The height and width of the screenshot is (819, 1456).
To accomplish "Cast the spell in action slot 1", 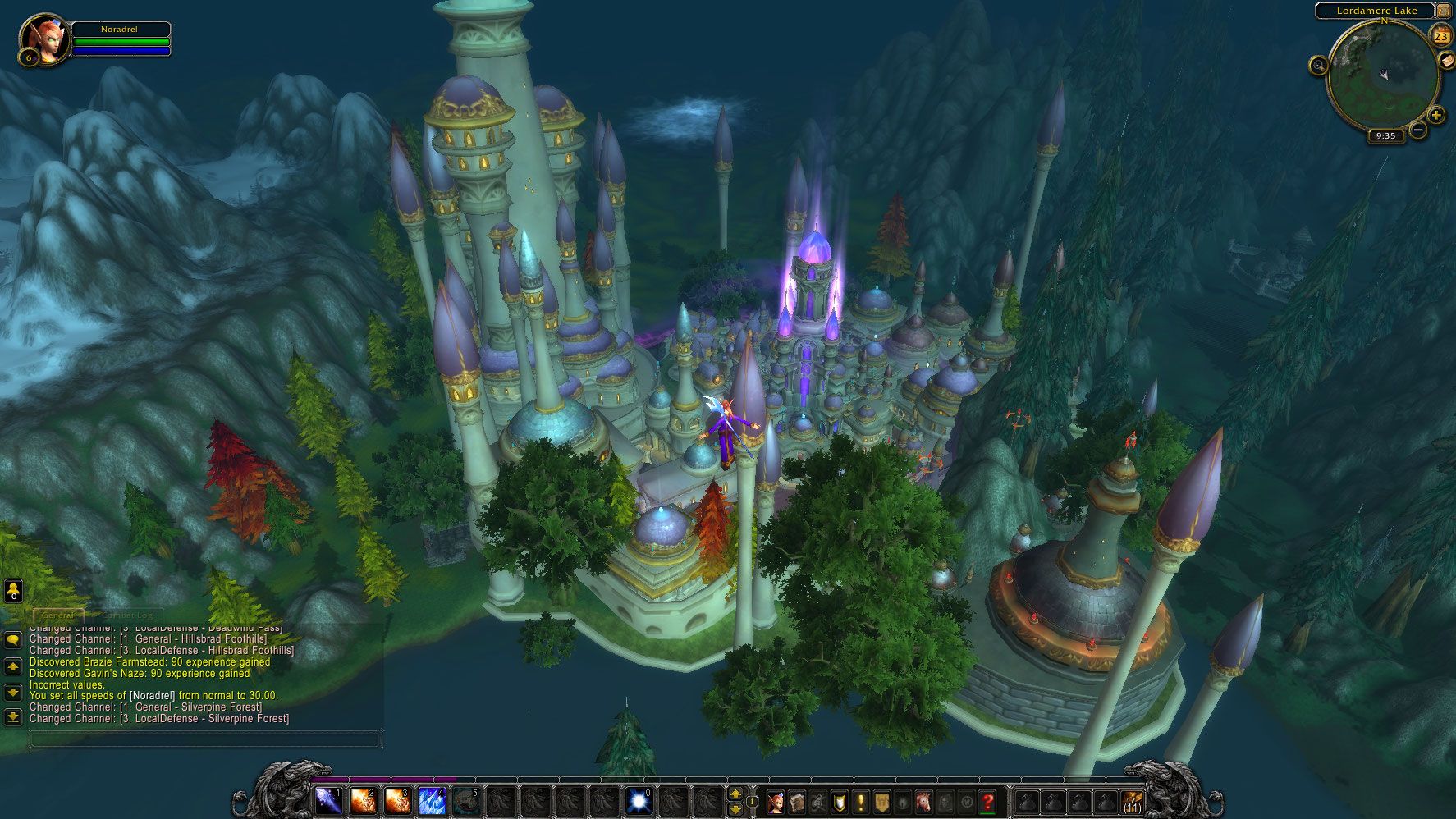I will coord(330,800).
